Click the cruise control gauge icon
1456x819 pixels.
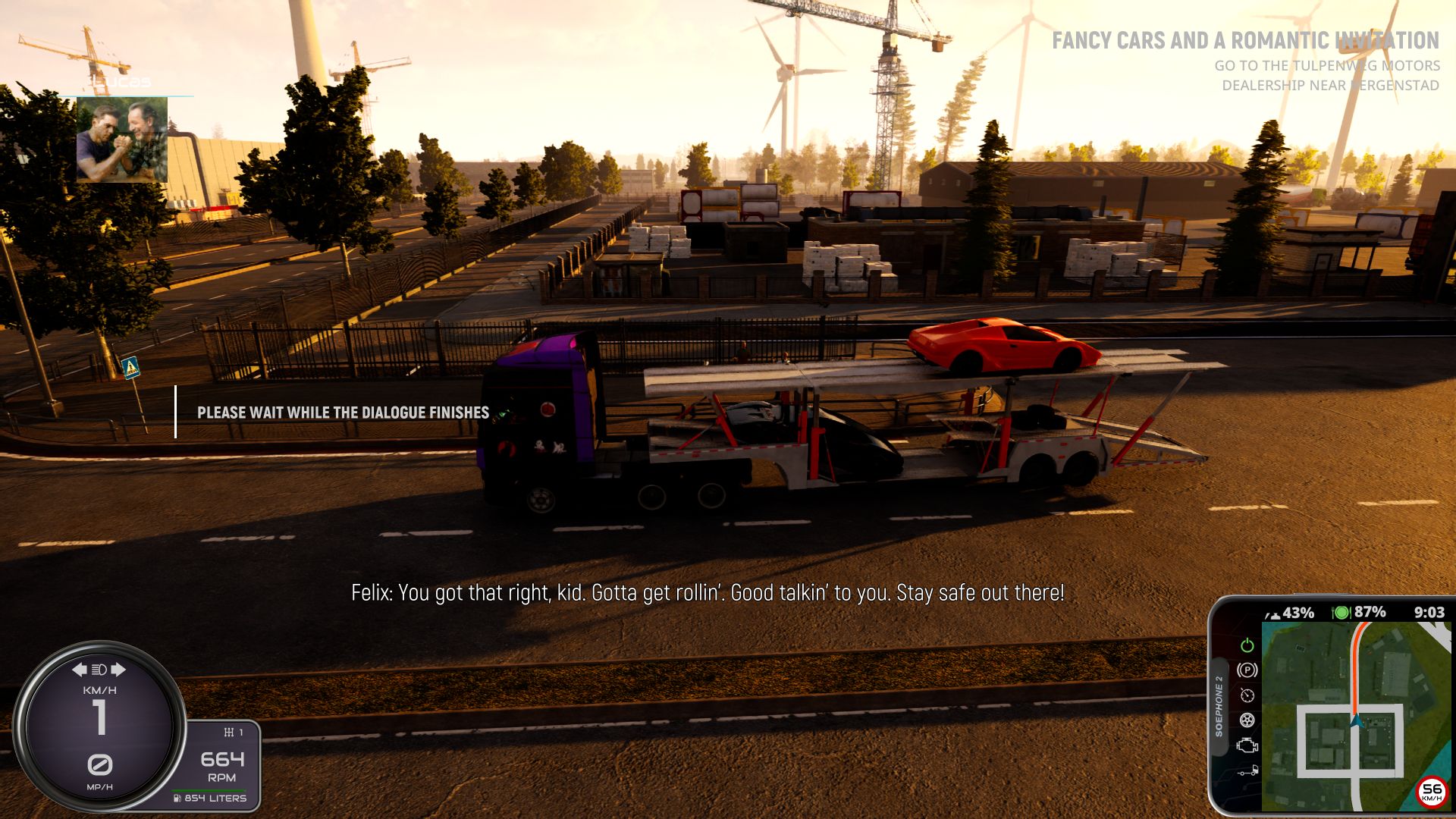(x=1247, y=695)
